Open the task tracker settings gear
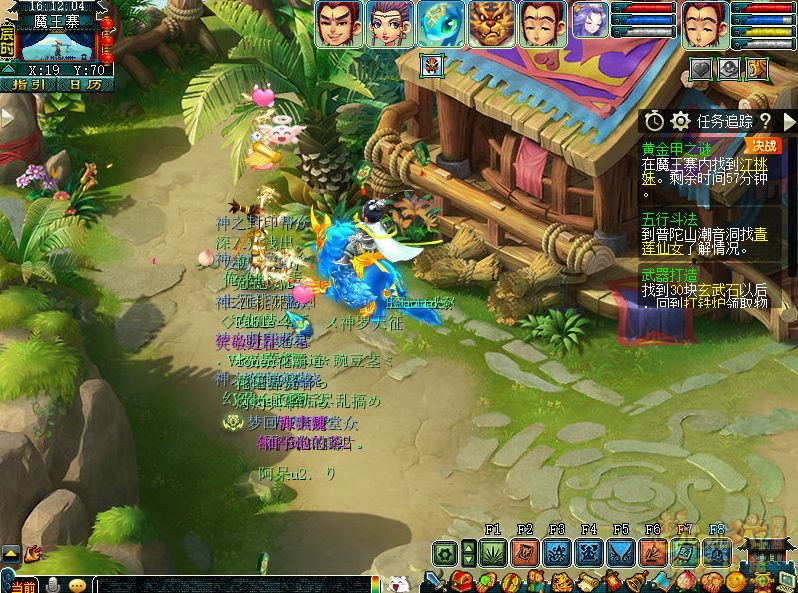798x593 pixels. tap(681, 121)
